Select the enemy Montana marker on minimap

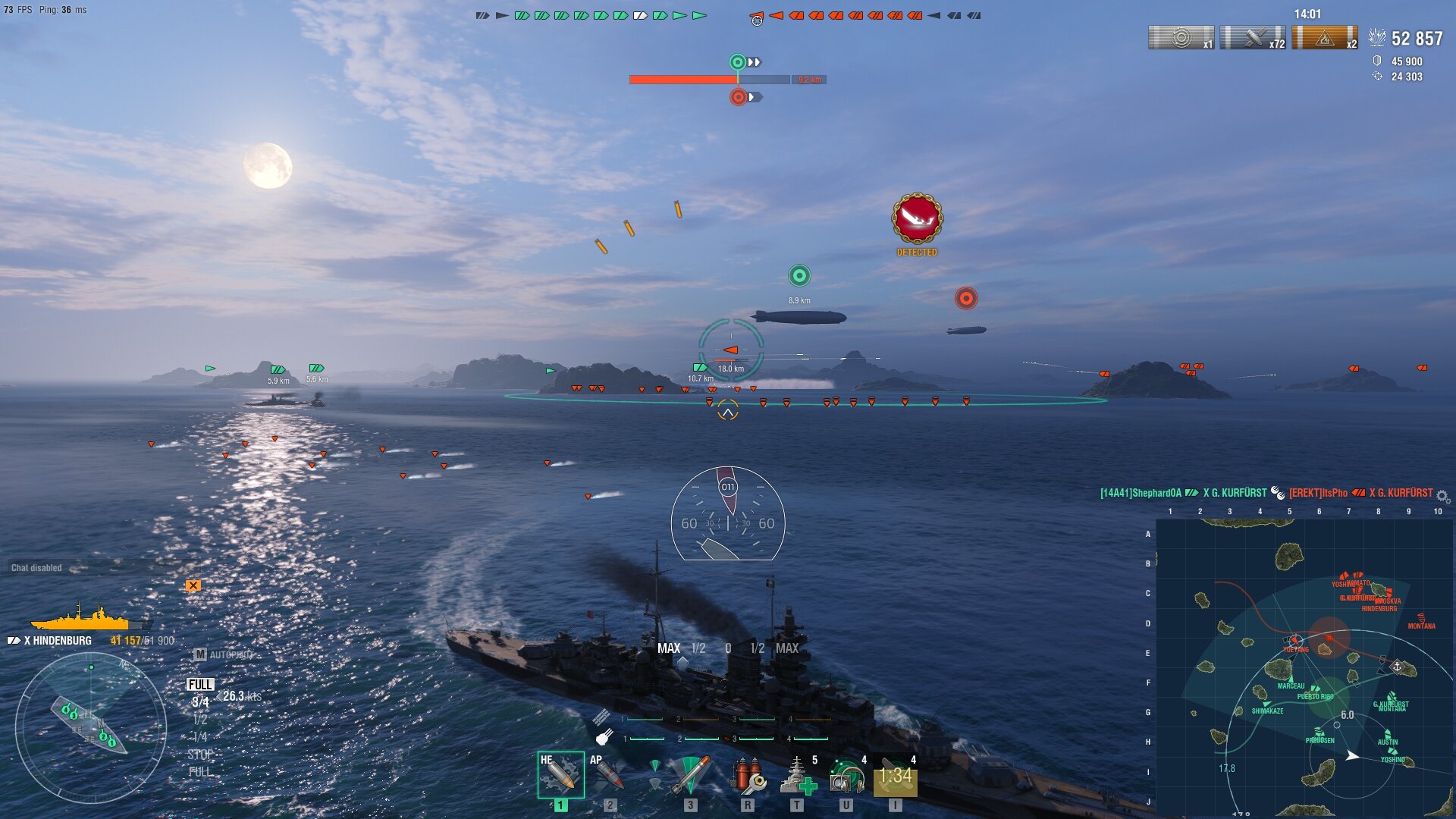[1421, 619]
